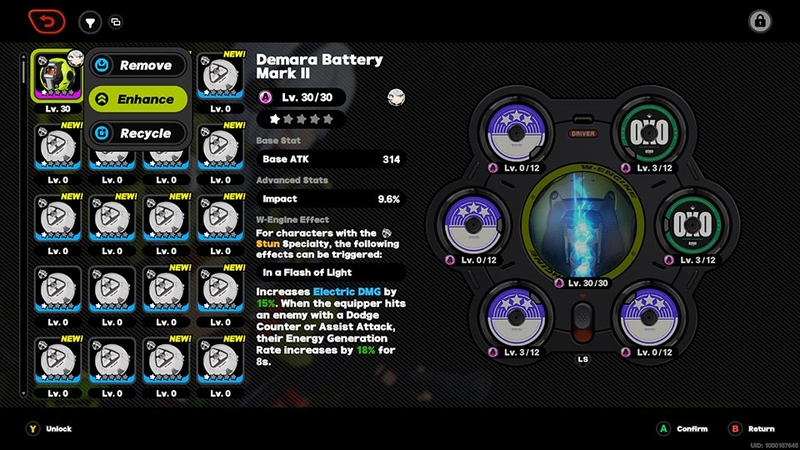The width and height of the screenshot is (800, 450).
Task: Select Enhance in the popup menu
Action: [x=137, y=99]
